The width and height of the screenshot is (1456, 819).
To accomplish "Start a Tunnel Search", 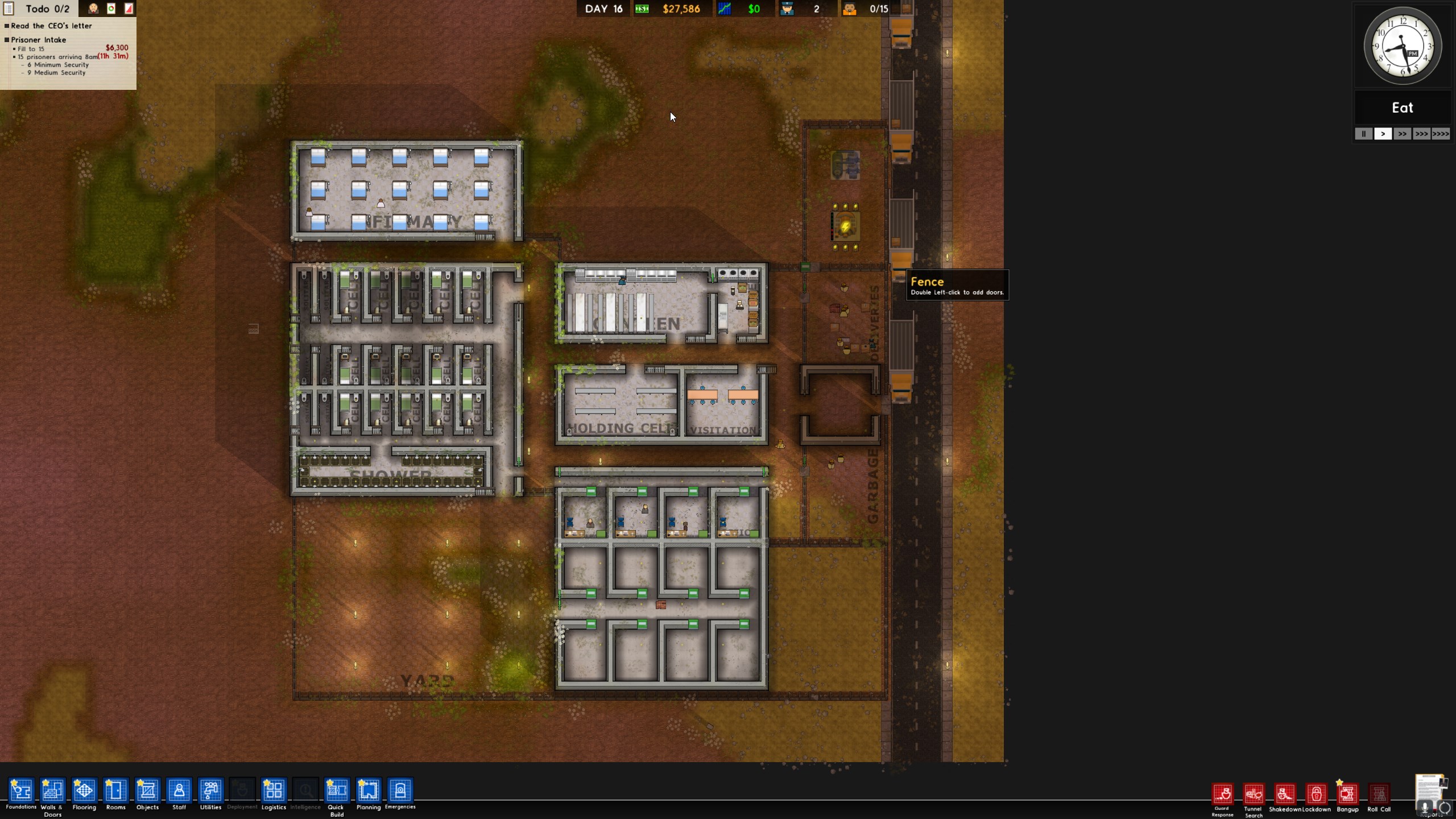I will pyautogui.click(x=1254, y=794).
